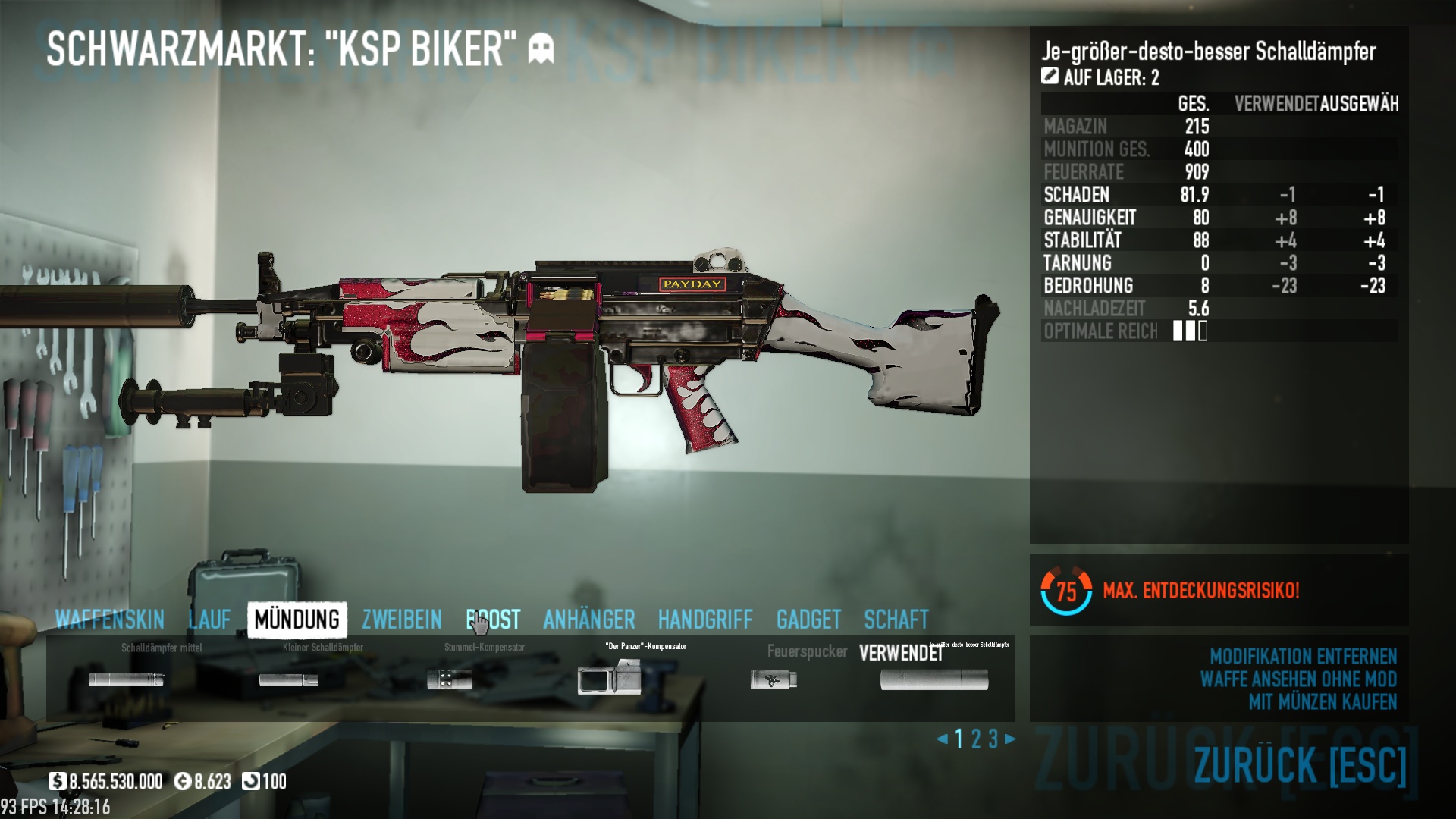Click Modifikation entfernen
Image resolution: width=1456 pixels, height=819 pixels.
[x=1303, y=656]
